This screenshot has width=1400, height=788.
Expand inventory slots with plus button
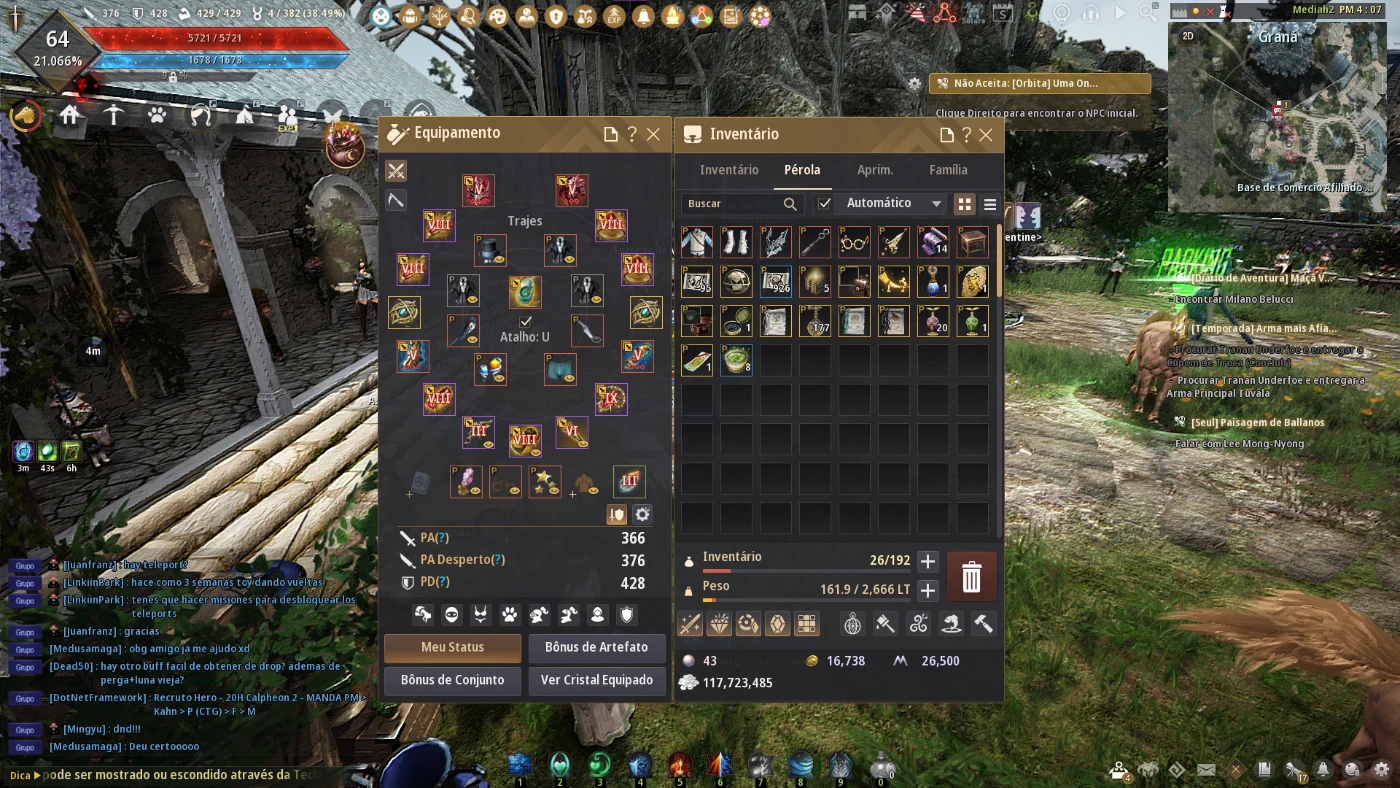click(x=927, y=561)
